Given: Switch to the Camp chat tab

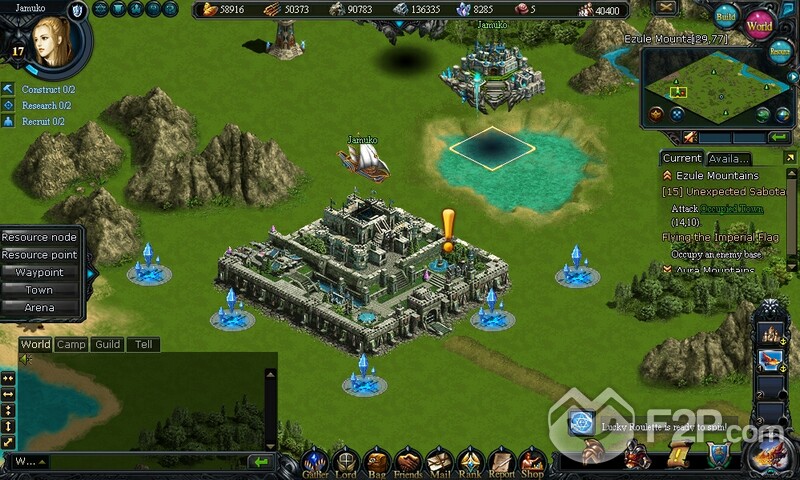Looking at the screenshot, I should (x=71, y=344).
